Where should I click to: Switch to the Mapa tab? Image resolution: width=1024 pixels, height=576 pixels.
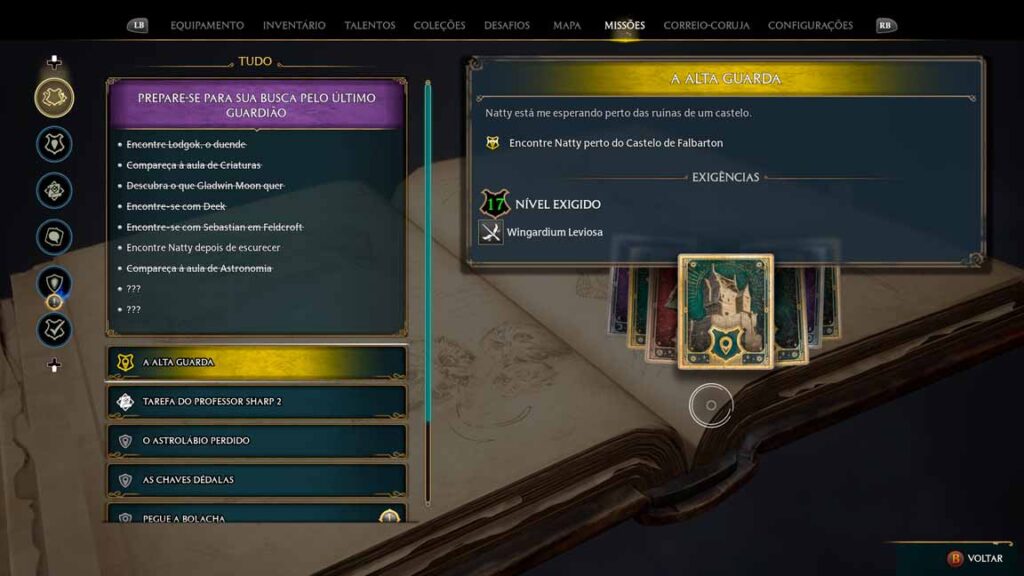coord(566,25)
